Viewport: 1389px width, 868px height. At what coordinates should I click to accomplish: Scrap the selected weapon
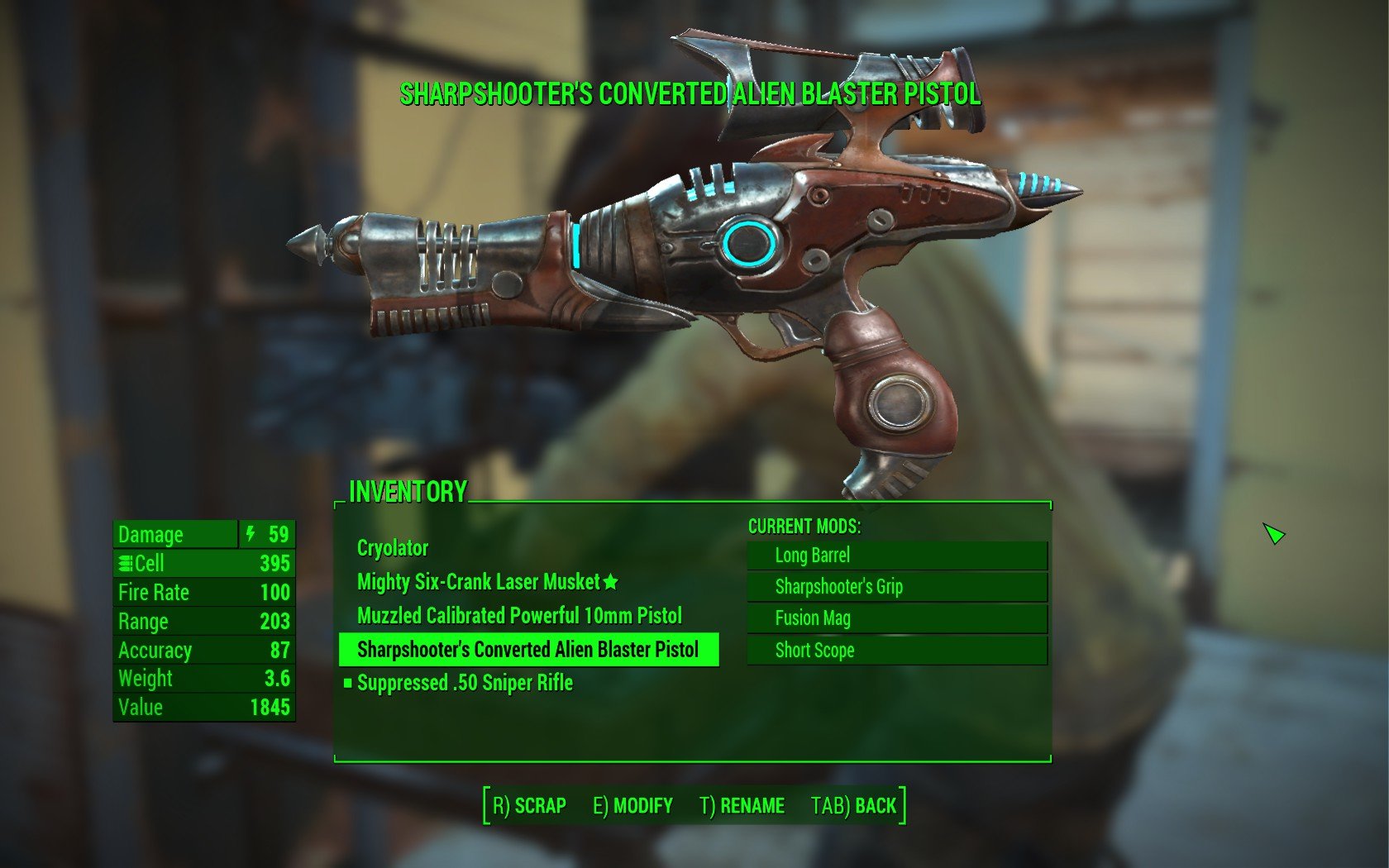530,805
